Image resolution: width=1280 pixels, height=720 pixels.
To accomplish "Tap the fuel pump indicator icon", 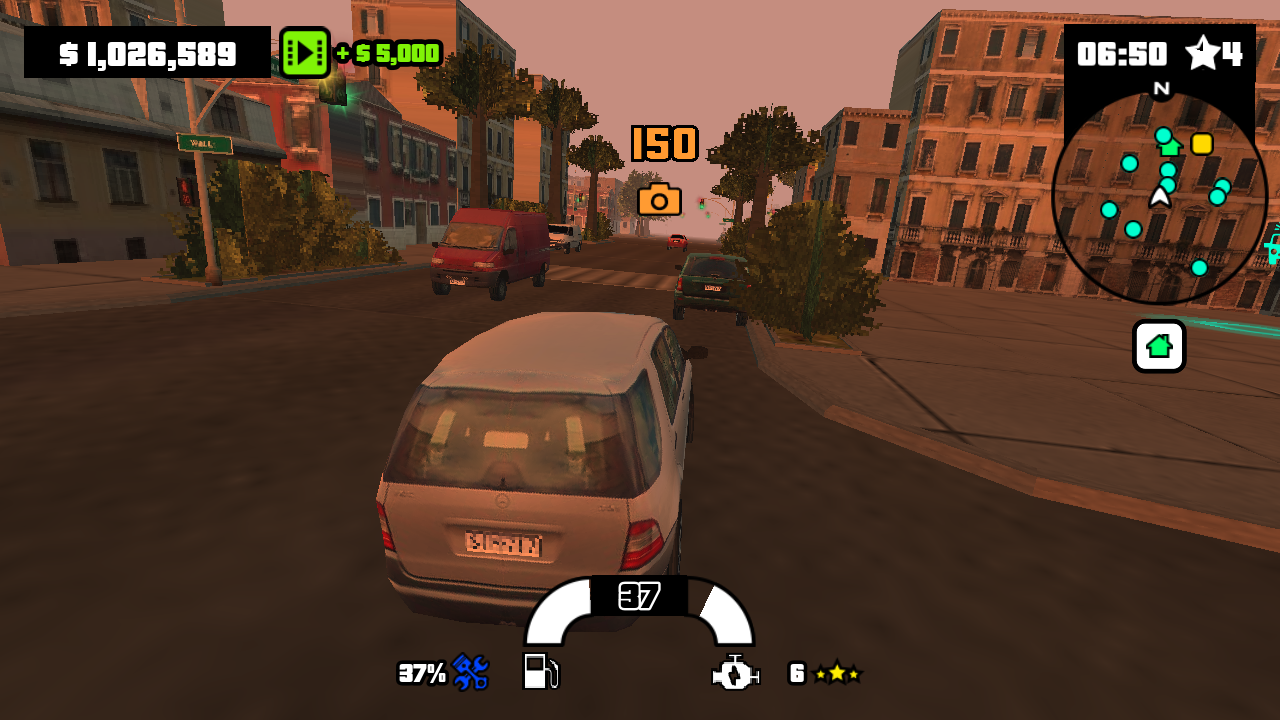I will pos(539,673).
